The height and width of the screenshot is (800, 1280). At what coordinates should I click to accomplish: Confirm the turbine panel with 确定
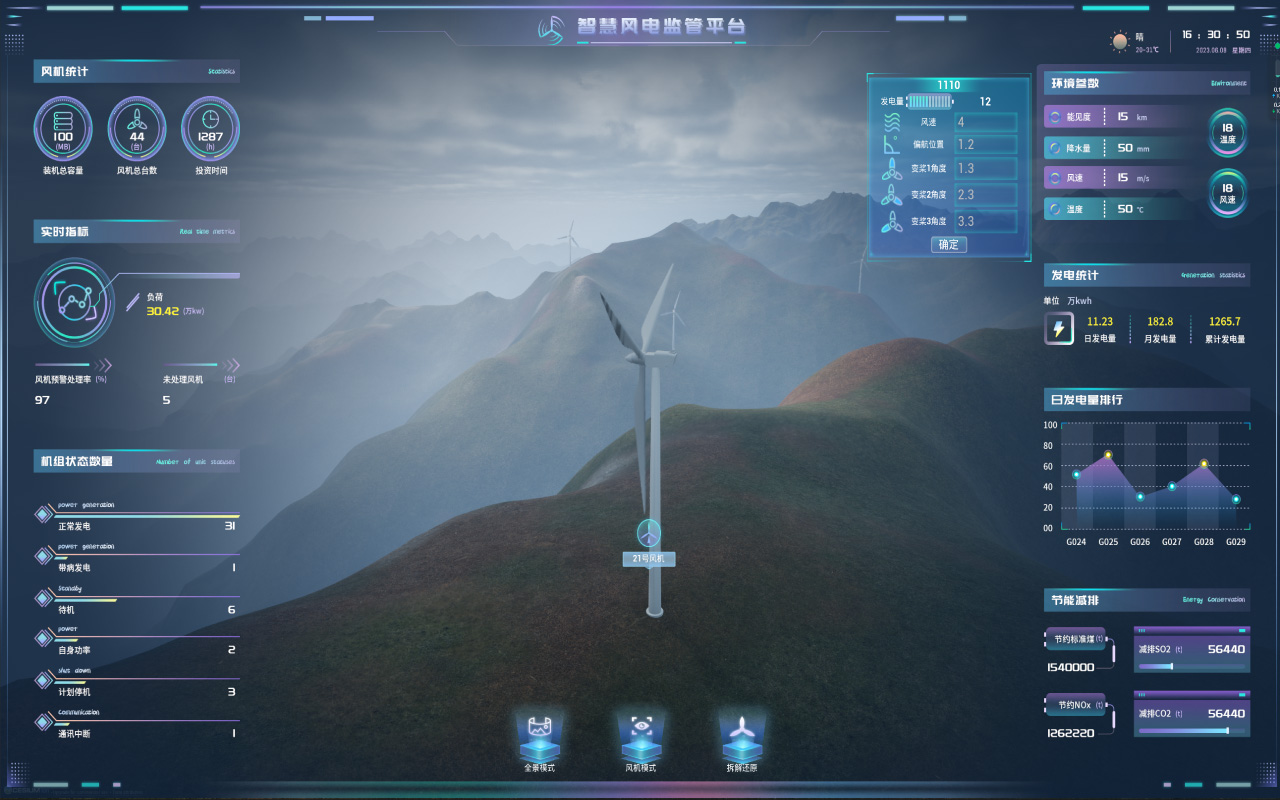pos(949,245)
